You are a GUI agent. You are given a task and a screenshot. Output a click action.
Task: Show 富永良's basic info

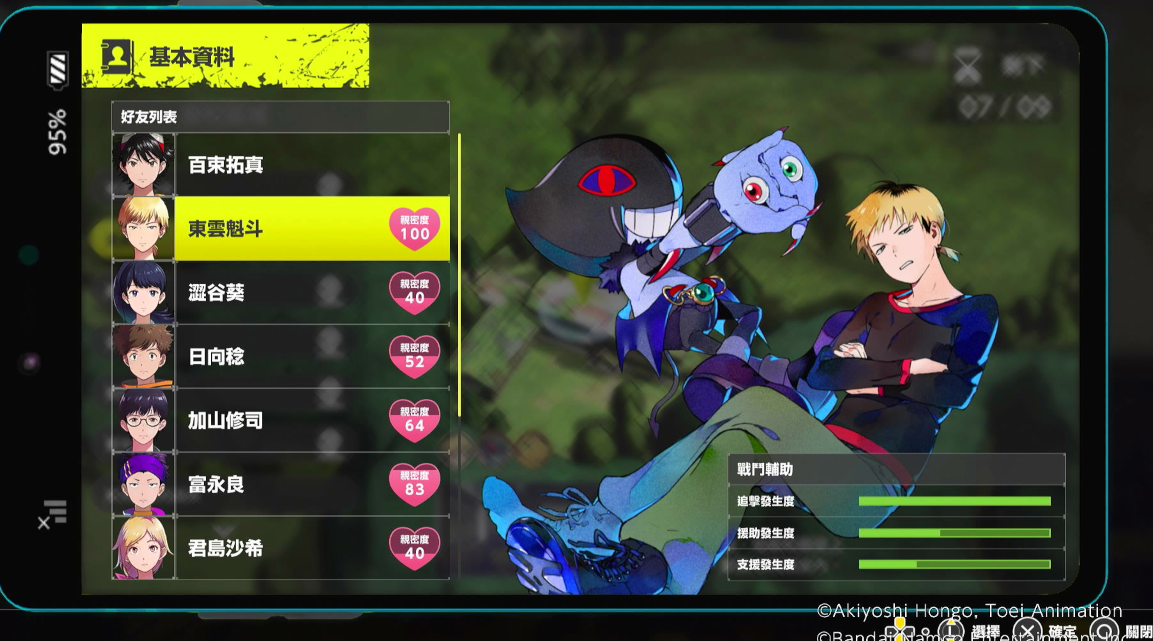280,485
